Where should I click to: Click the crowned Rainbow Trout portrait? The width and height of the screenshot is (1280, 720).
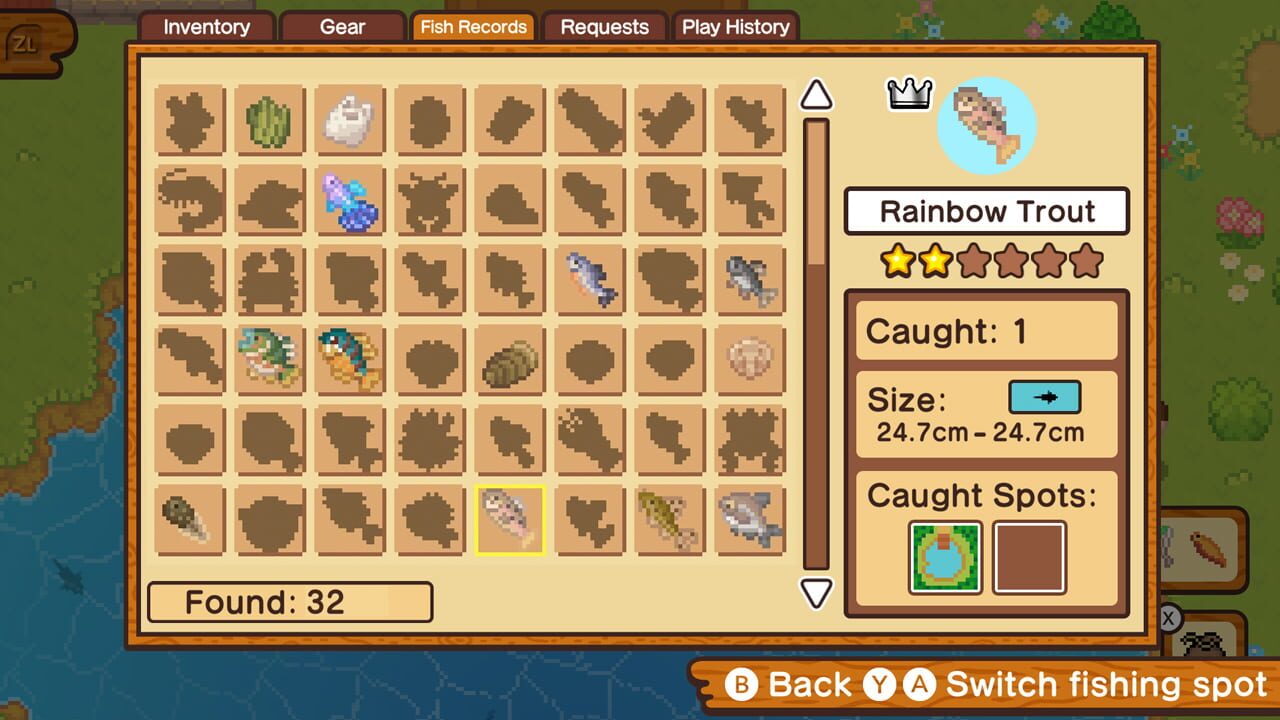click(985, 125)
